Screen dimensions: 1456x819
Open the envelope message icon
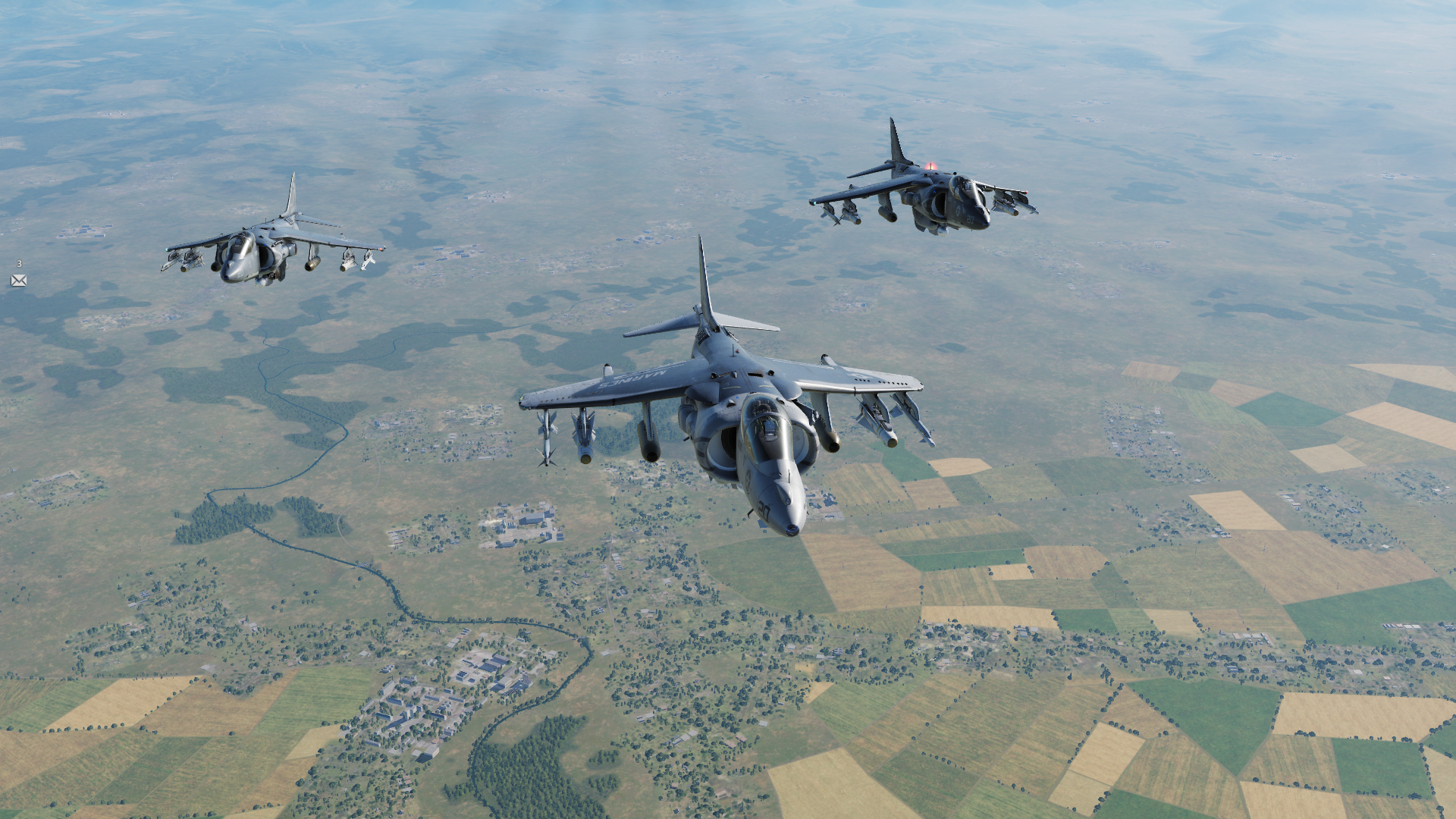tap(19, 281)
